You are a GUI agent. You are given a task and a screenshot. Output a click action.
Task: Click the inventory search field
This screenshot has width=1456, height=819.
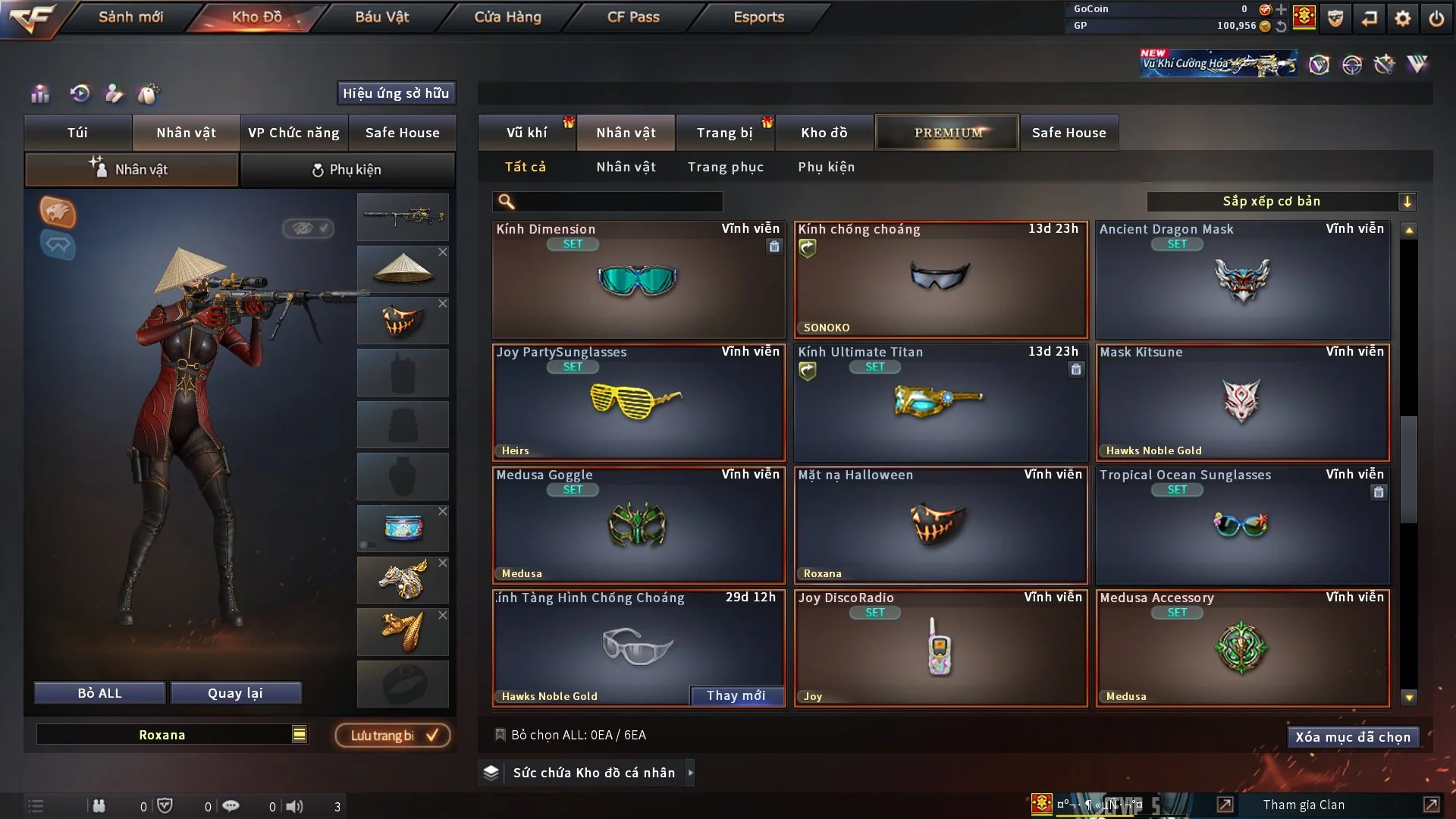(618, 201)
